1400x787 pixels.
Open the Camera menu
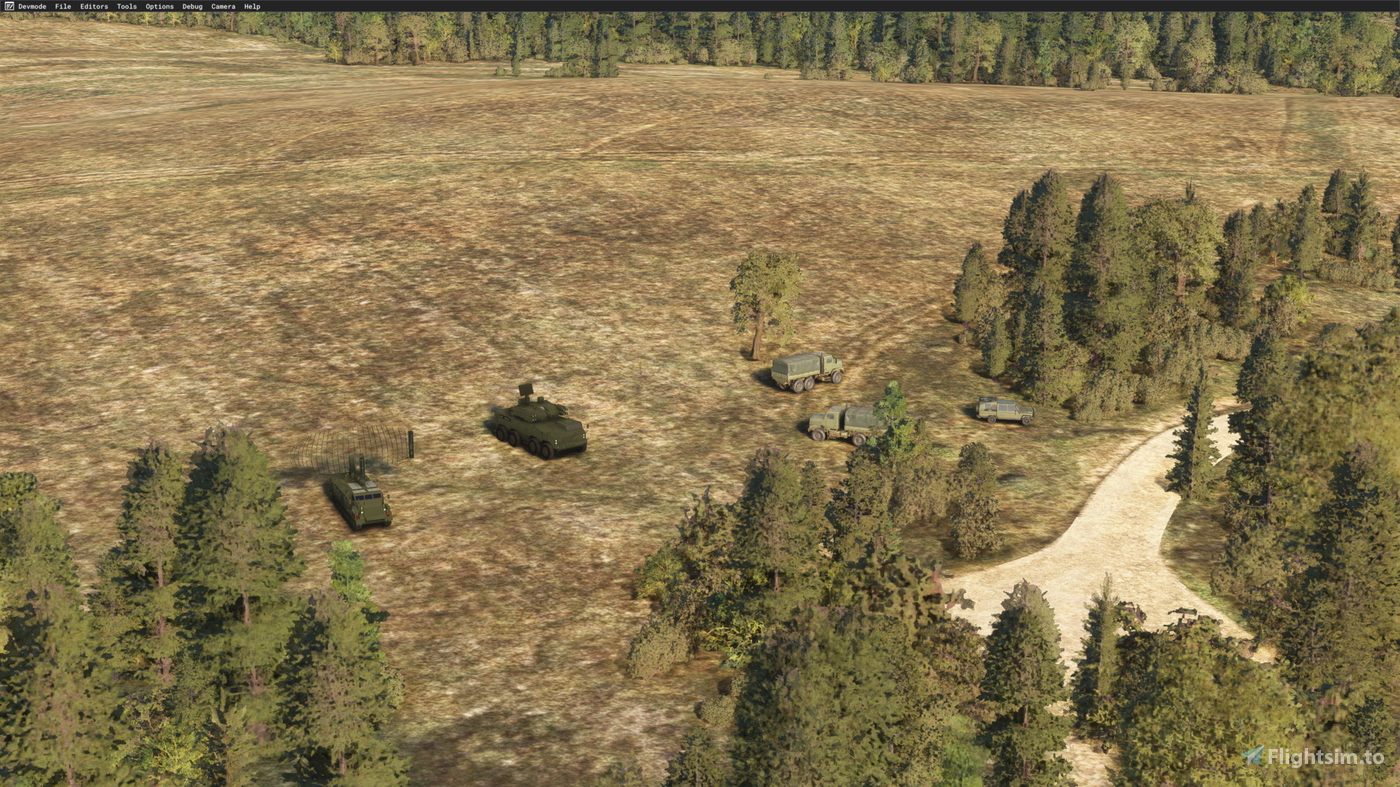click(221, 6)
